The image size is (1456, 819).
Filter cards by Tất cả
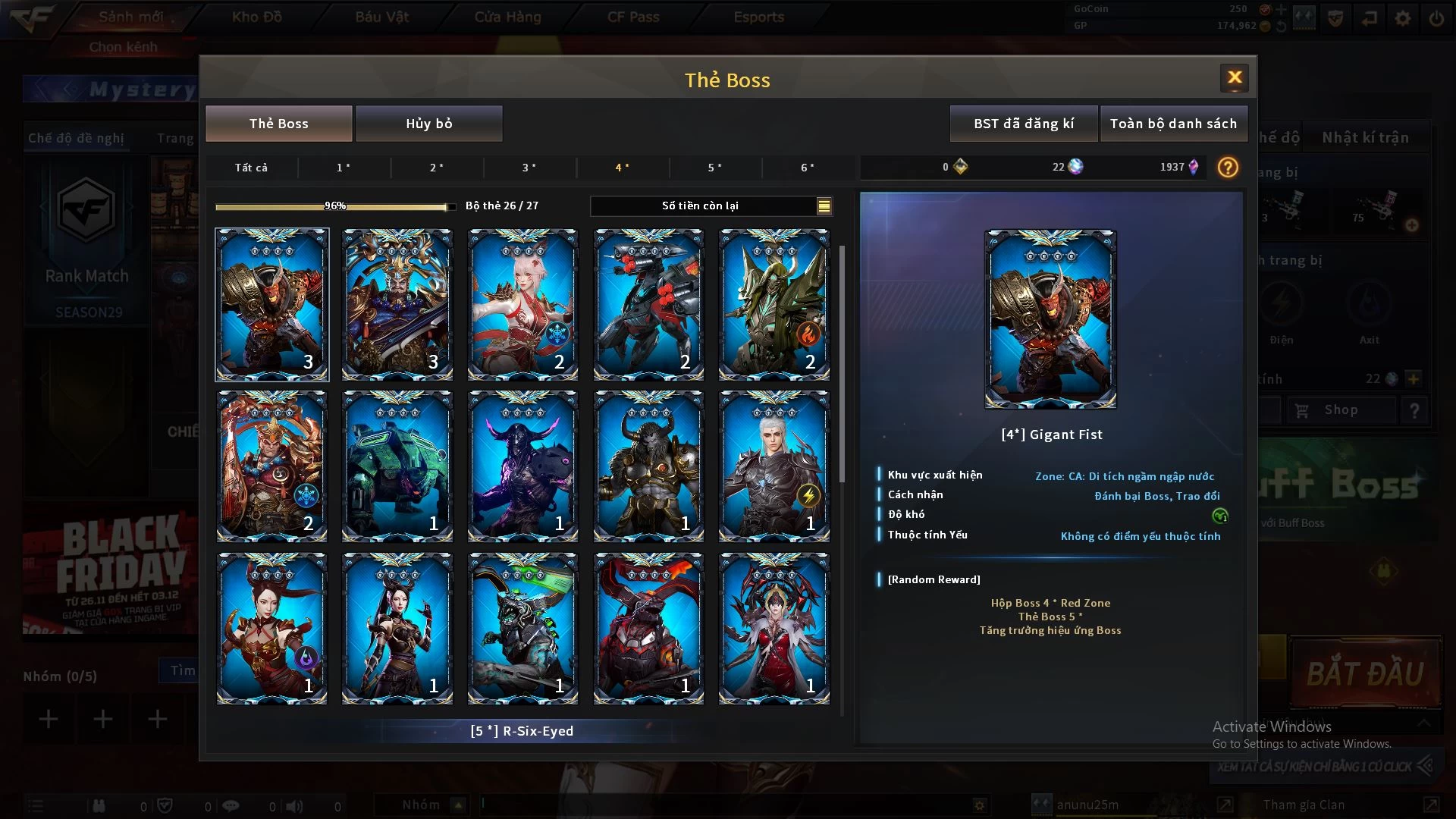coord(251,168)
